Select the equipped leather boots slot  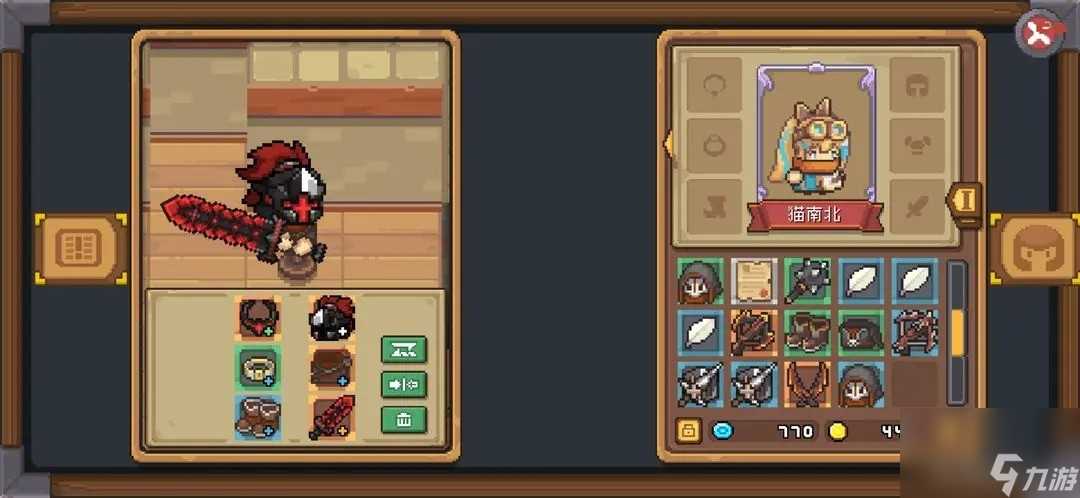pyautogui.click(x=258, y=416)
